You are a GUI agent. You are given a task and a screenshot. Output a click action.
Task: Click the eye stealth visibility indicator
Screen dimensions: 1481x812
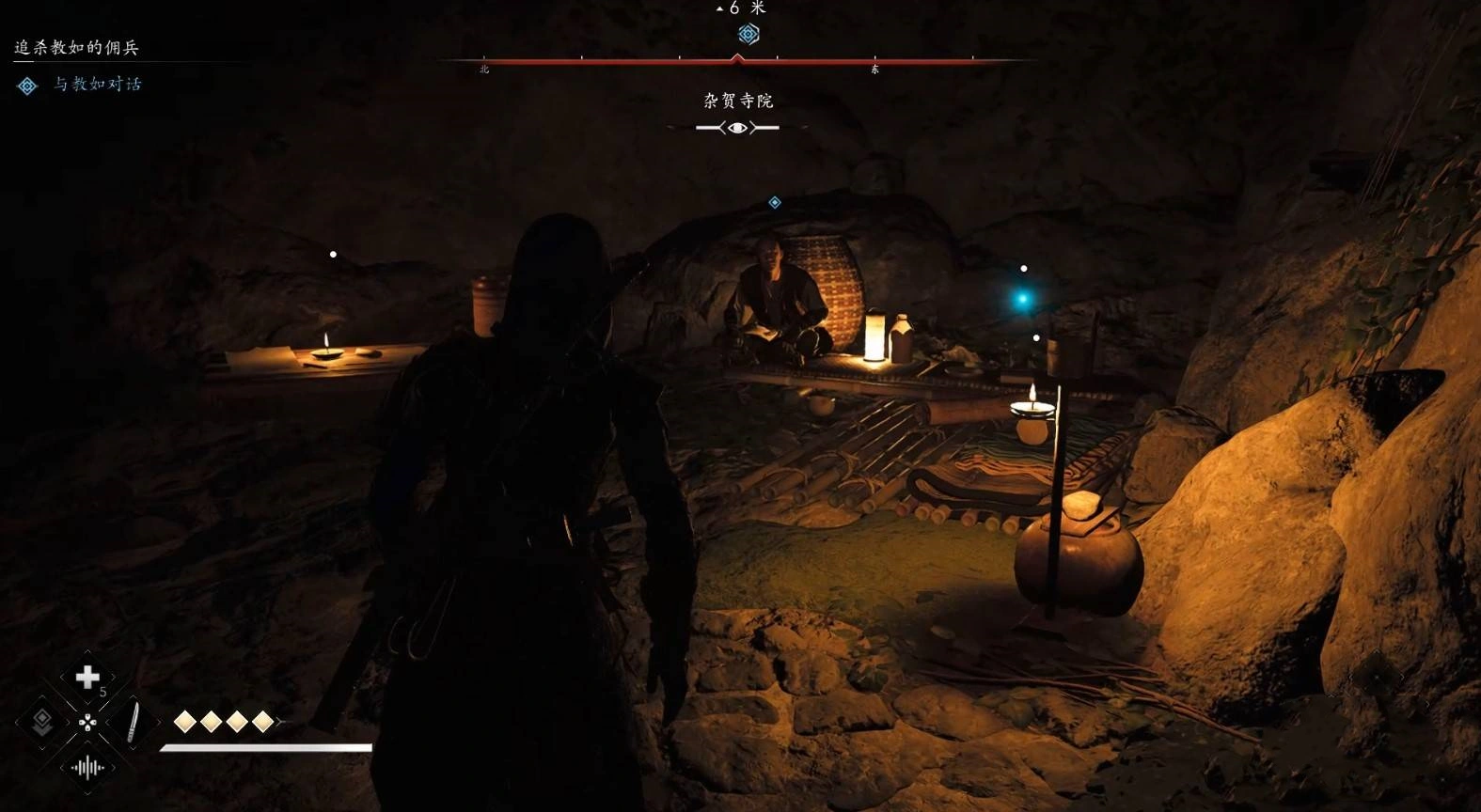click(737, 128)
